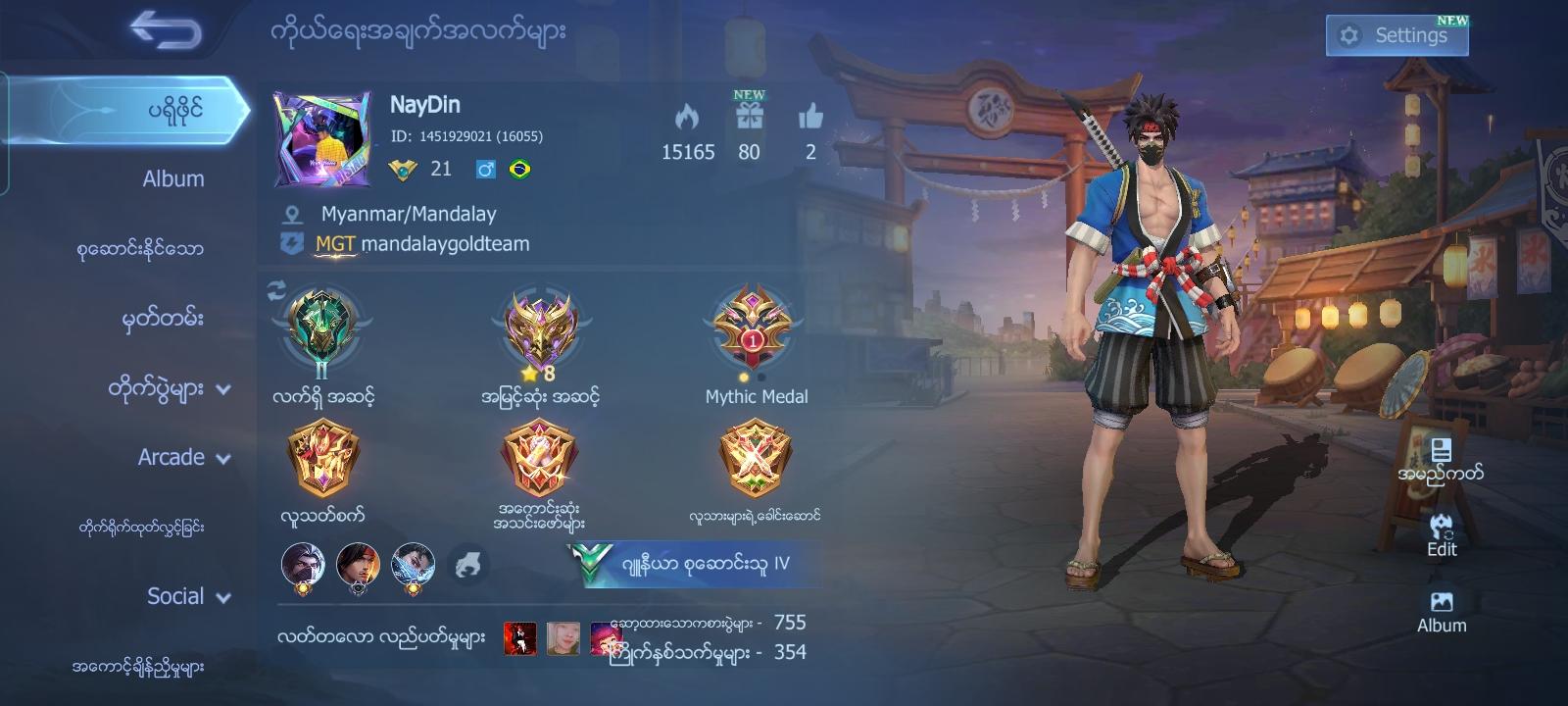Open the gift box icon with NEW badge
Image resolution: width=1568 pixels, height=706 pixels.
(x=750, y=120)
